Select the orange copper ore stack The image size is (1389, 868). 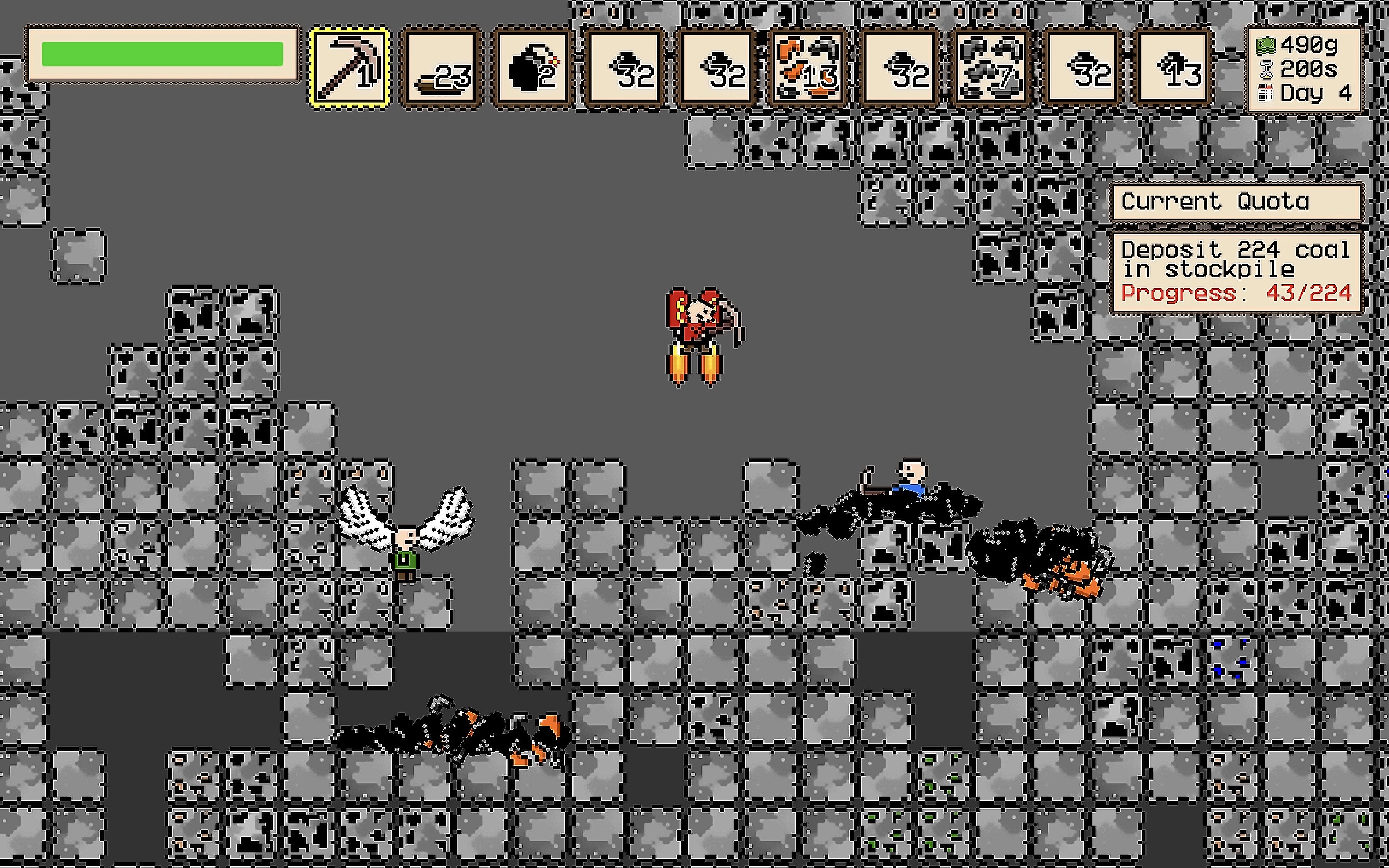point(809,68)
